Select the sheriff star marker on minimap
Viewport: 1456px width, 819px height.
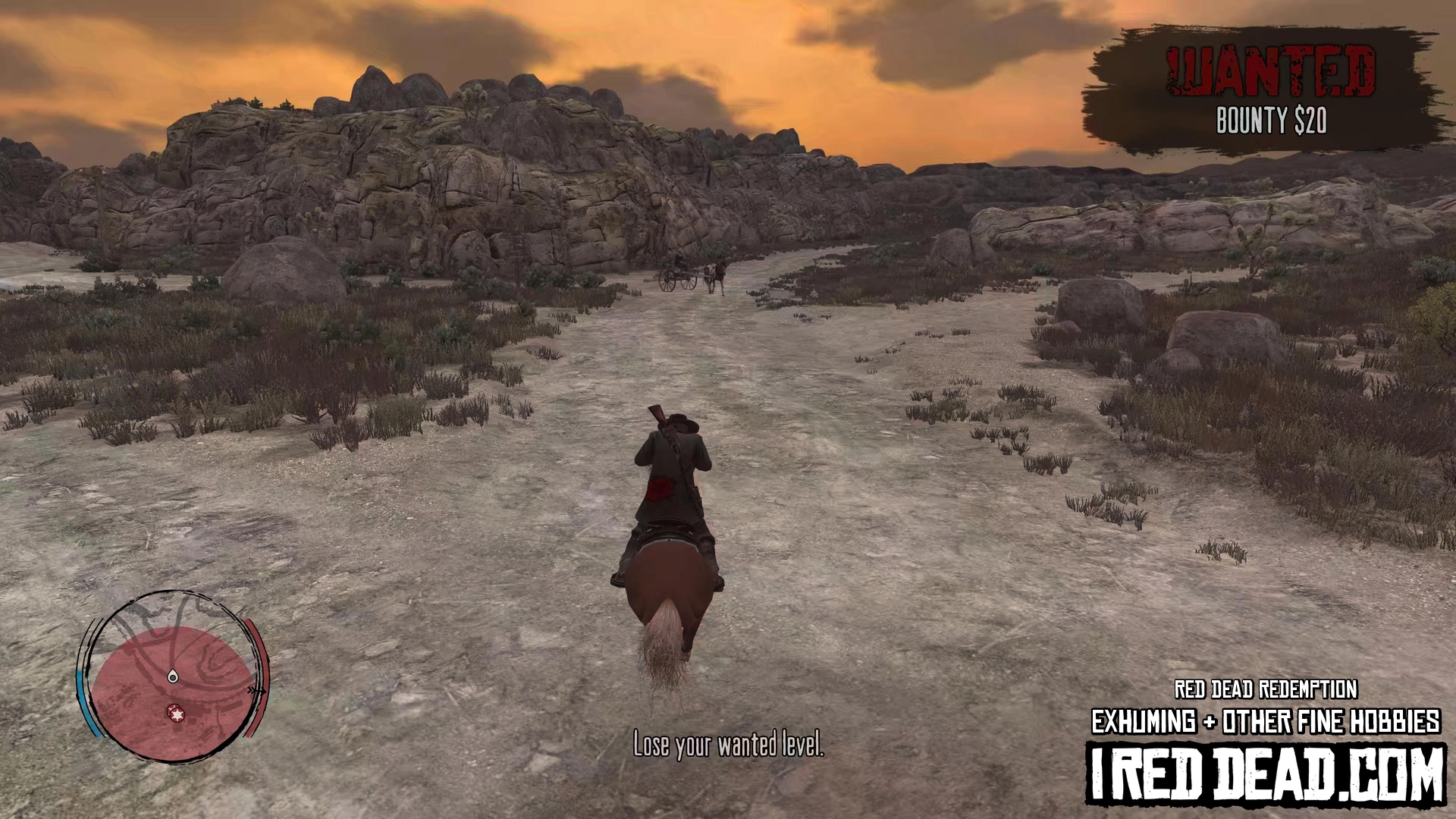[x=176, y=714]
